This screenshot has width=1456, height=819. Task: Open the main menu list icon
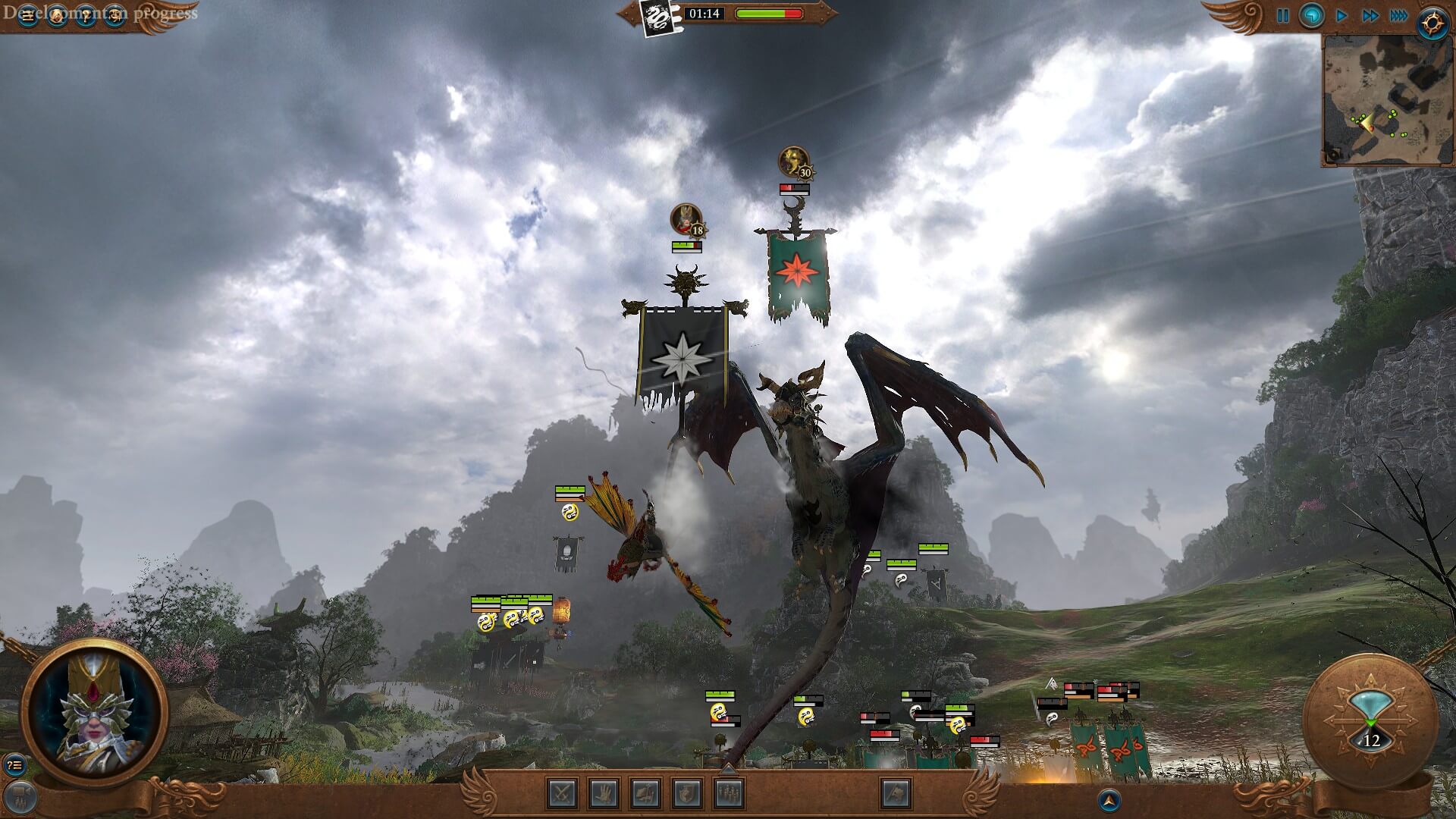[28, 17]
